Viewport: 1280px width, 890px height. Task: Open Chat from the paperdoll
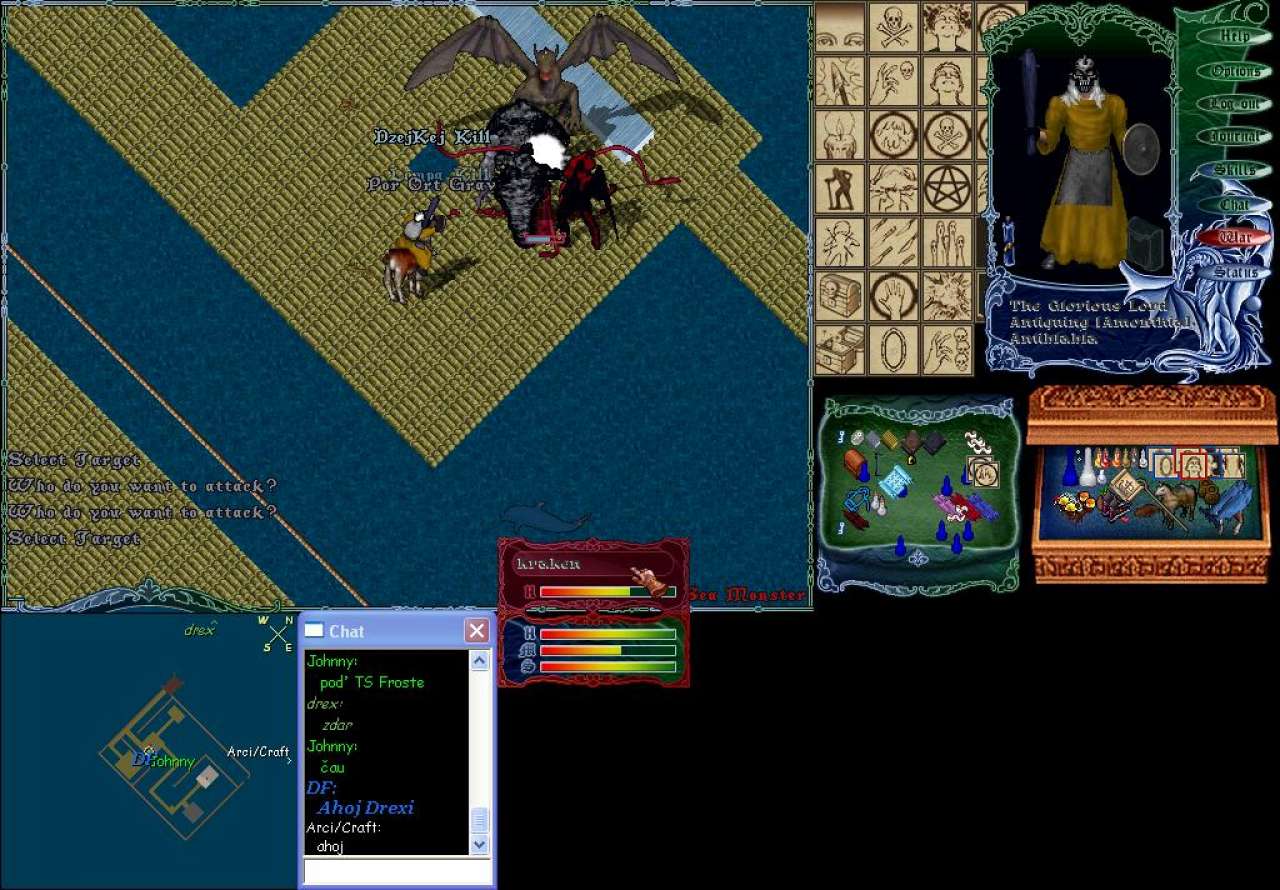click(1235, 204)
